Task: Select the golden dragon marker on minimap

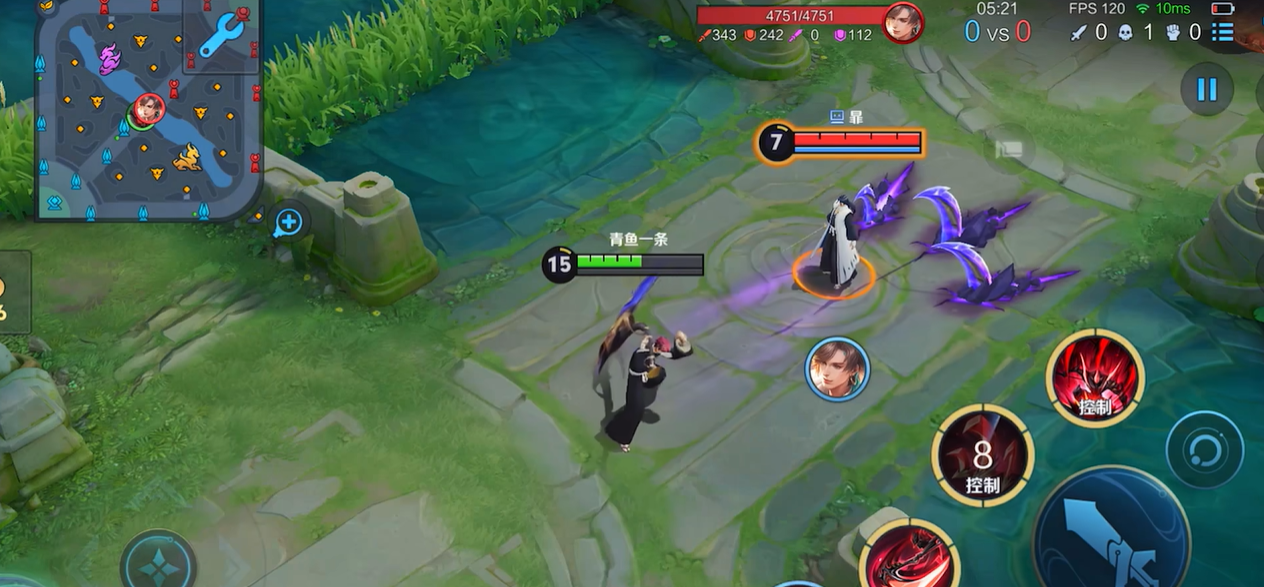Action: tap(188, 158)
